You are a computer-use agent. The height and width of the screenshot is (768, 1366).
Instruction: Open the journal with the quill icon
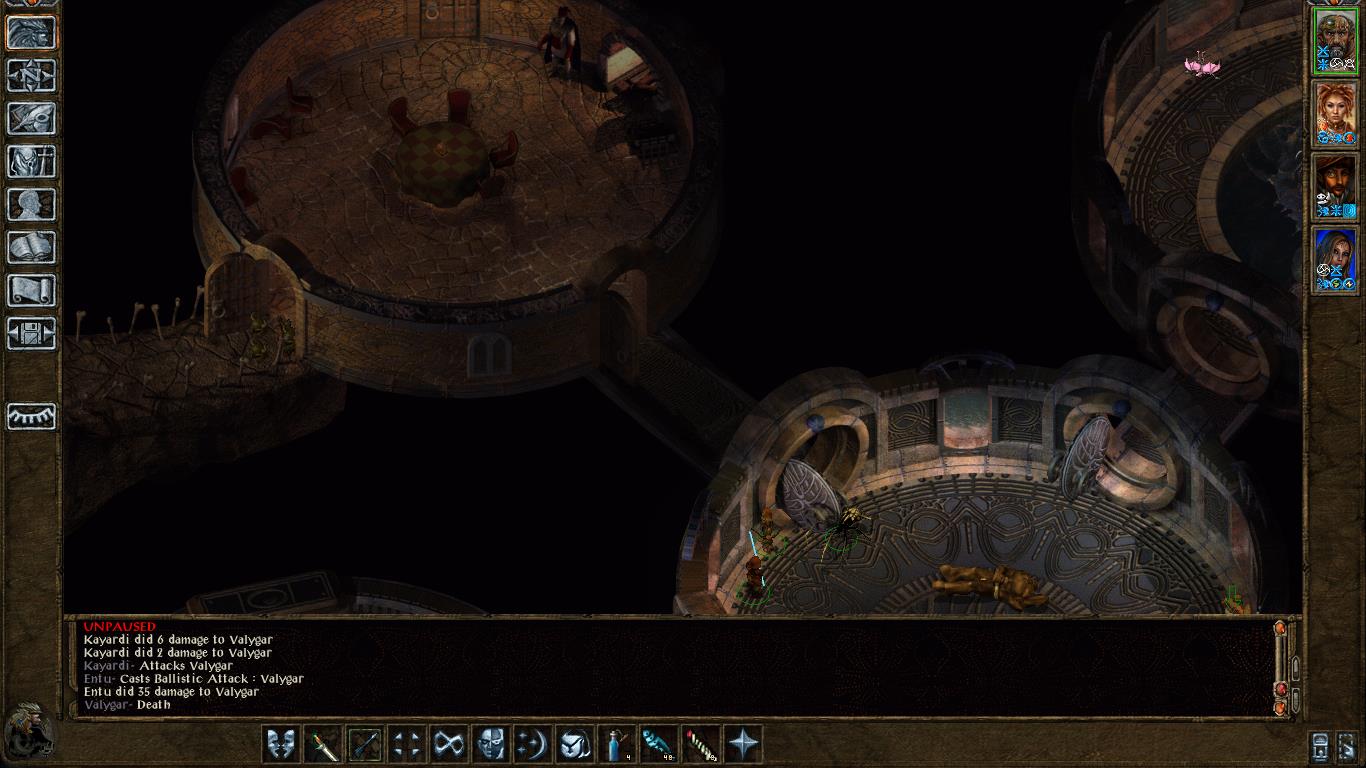(31, 119)
